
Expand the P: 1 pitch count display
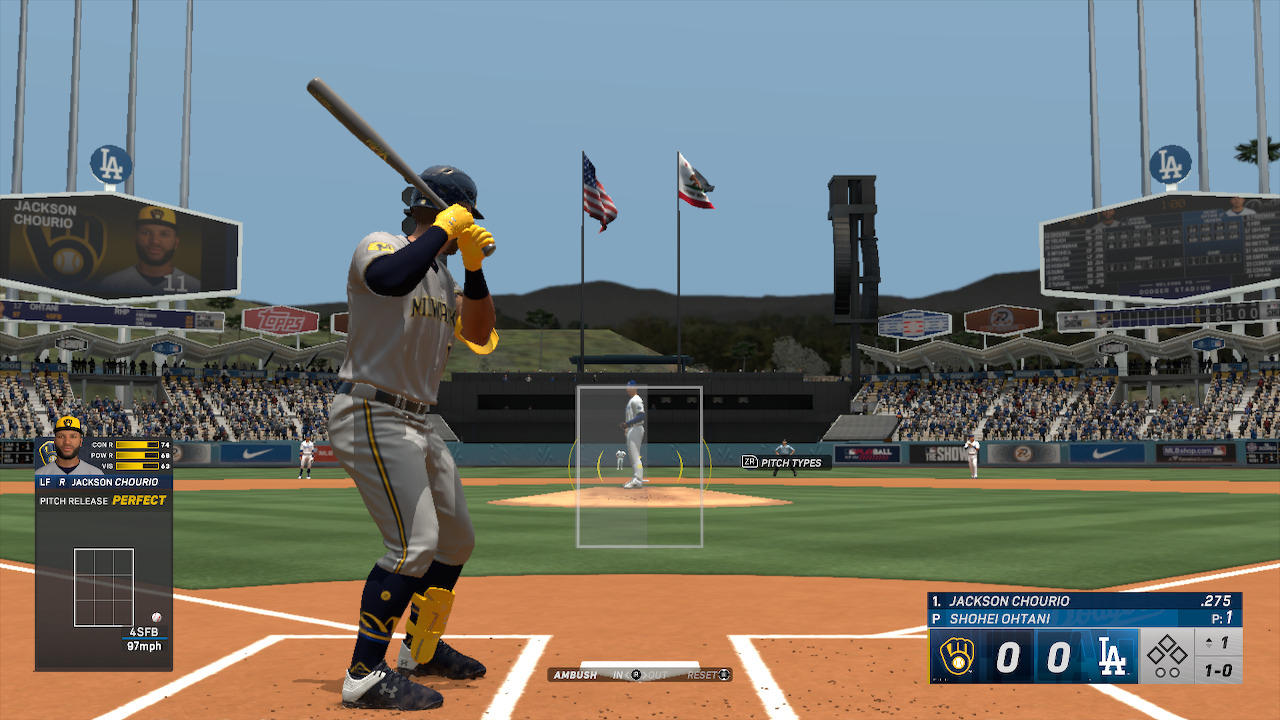(x=1222, y=618)
